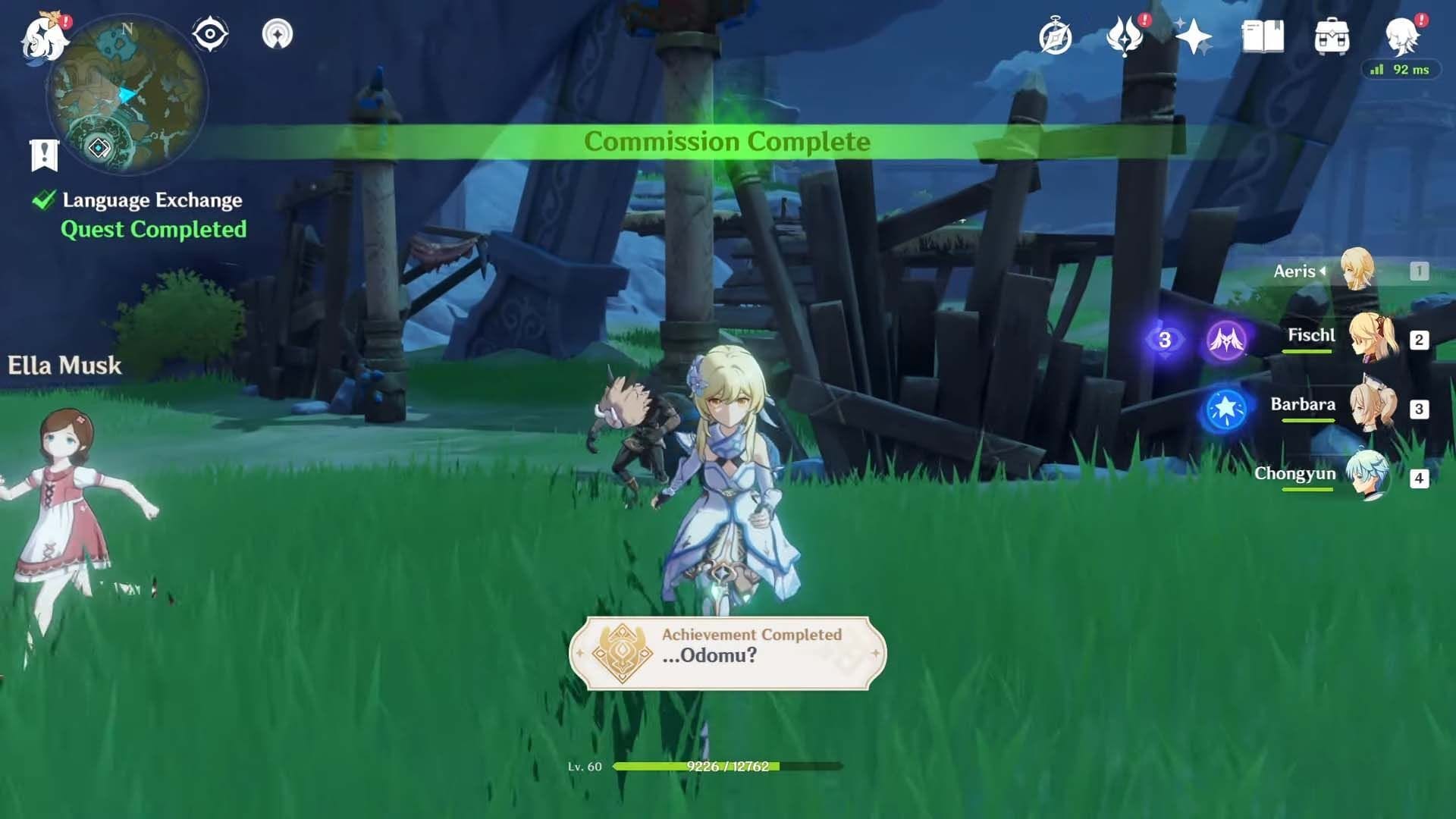Switch to party member Aeris

(1356, 270)
